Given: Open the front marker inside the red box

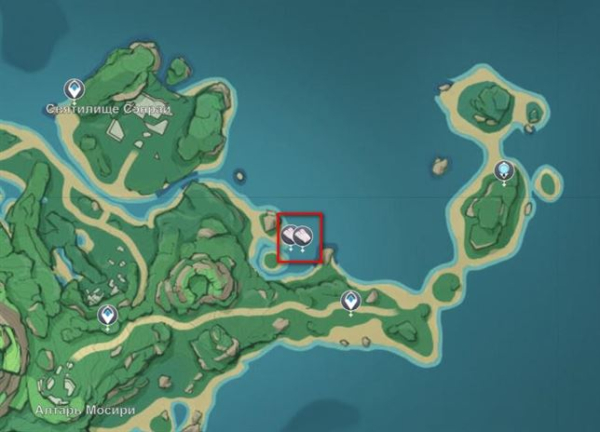Looking at the screenshot, I should click(302, 236).
